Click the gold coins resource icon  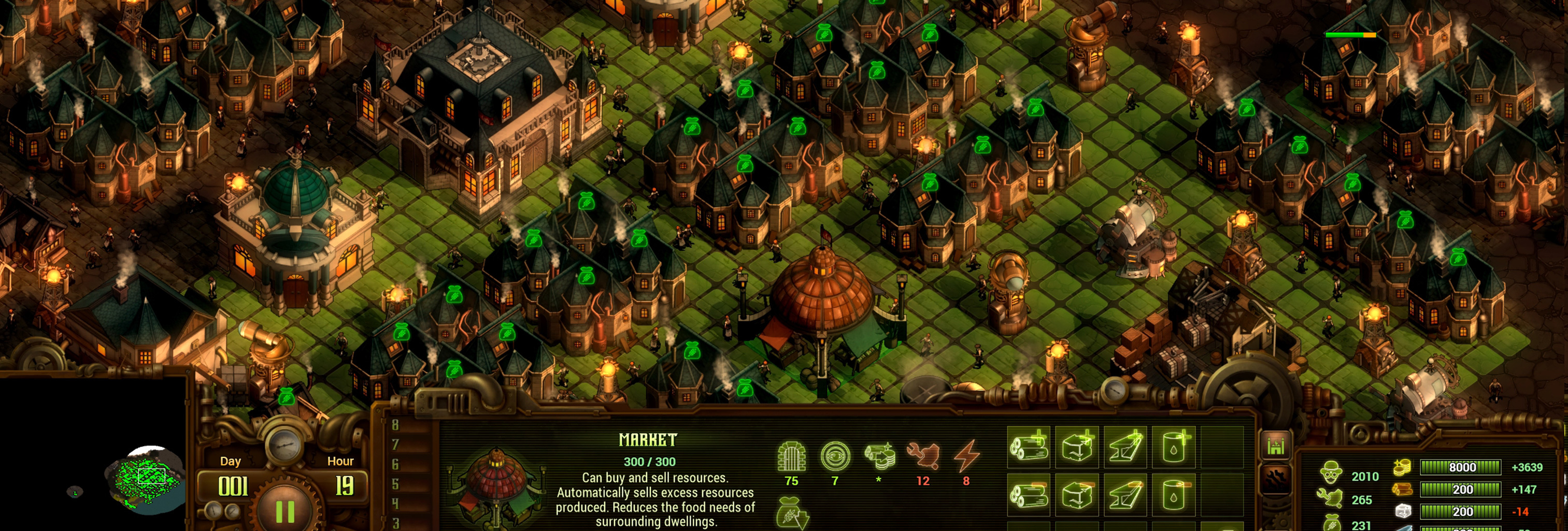click(1402, 467)
